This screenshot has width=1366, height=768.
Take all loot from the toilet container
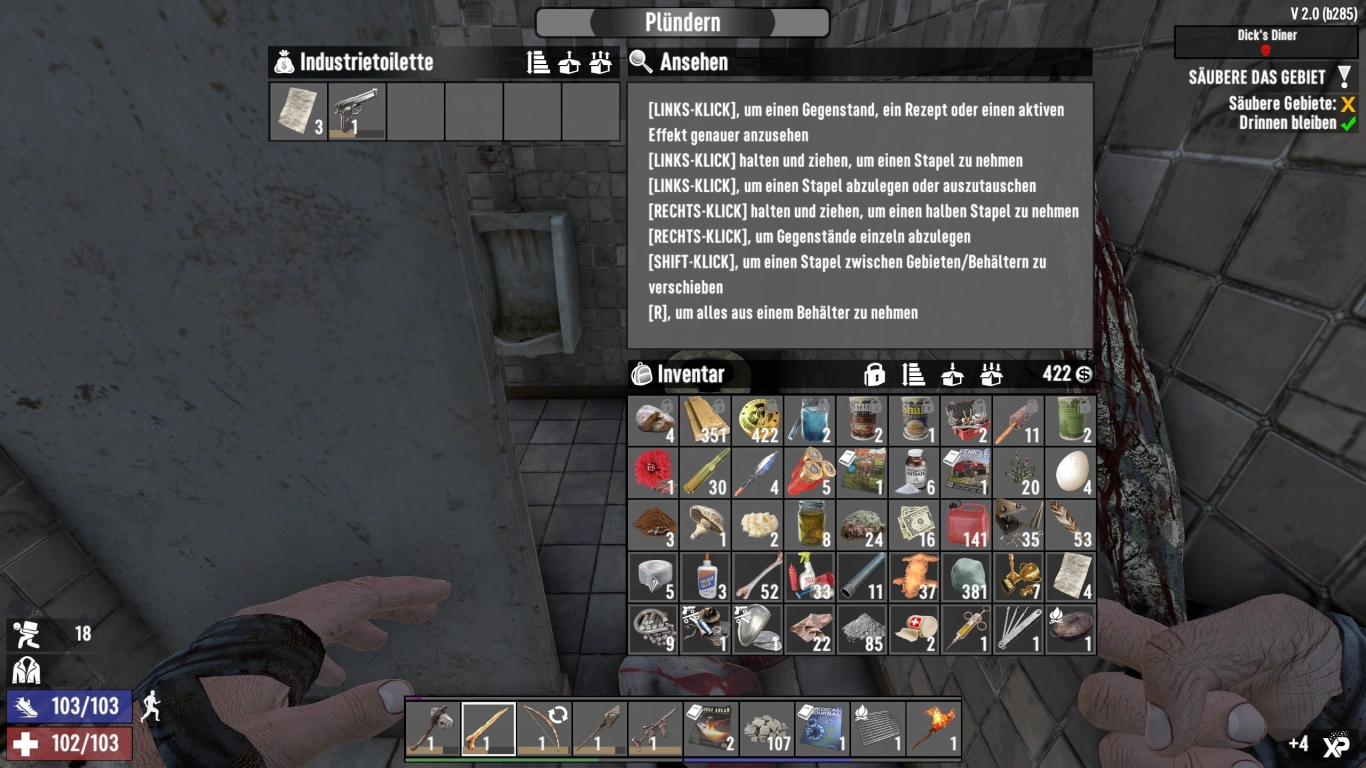598,62
